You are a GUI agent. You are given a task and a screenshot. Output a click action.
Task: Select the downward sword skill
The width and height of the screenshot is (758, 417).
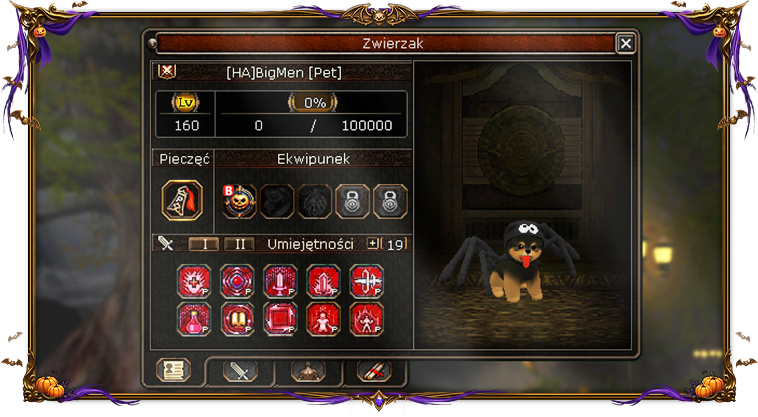[x=279, y=281]
